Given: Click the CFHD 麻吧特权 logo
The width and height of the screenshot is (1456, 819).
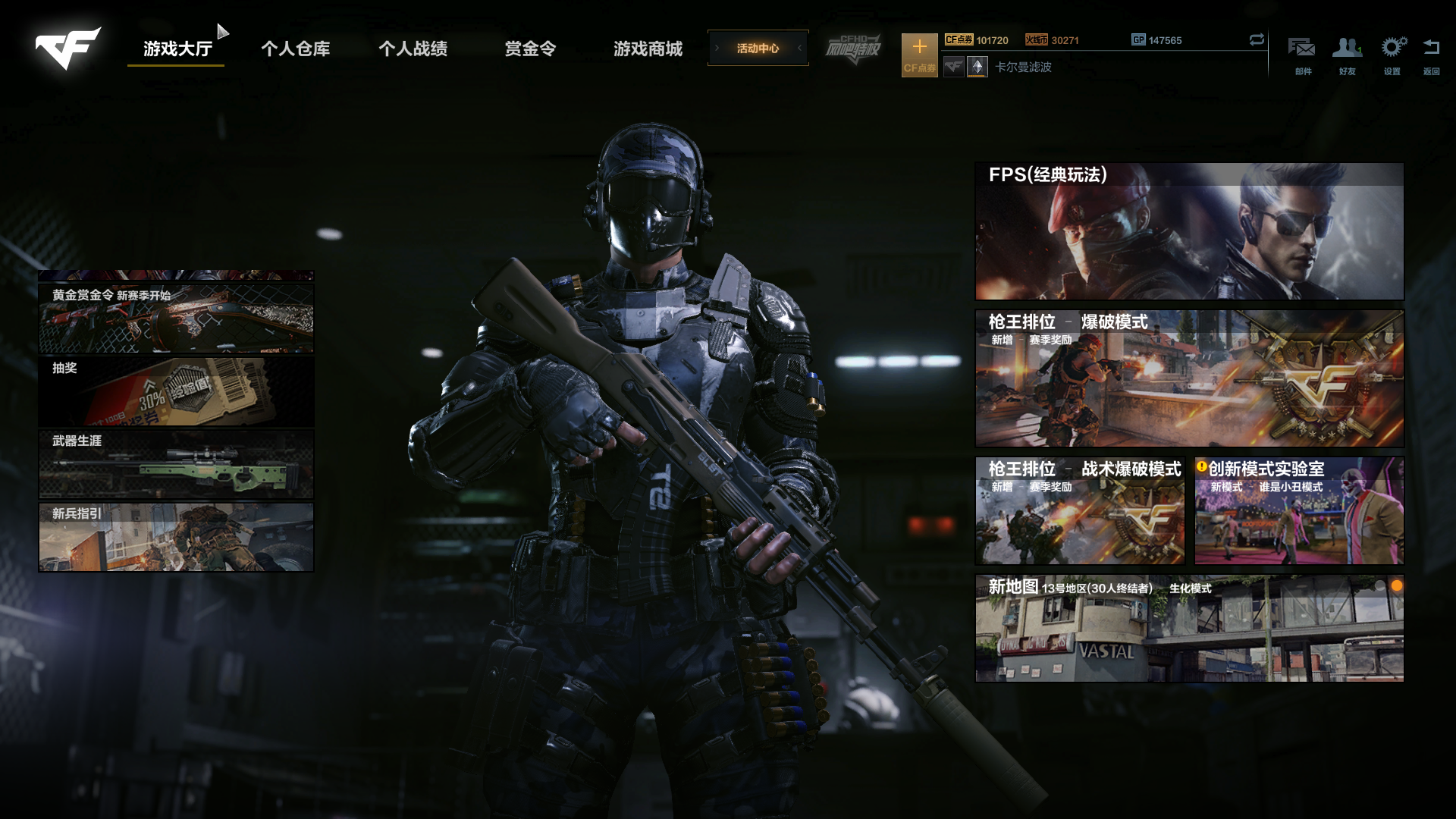Looking at the screenshot, I should pos(853,49).
